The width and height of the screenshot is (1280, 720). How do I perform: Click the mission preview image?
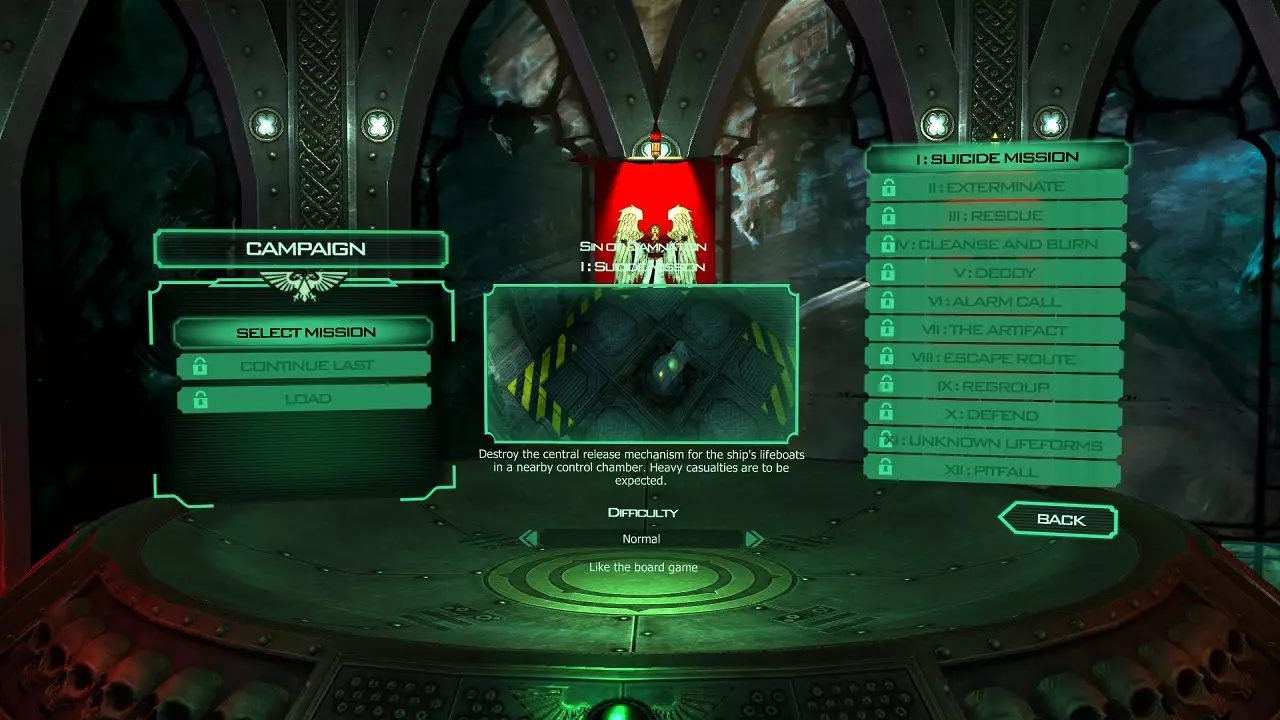coord(641,364)
